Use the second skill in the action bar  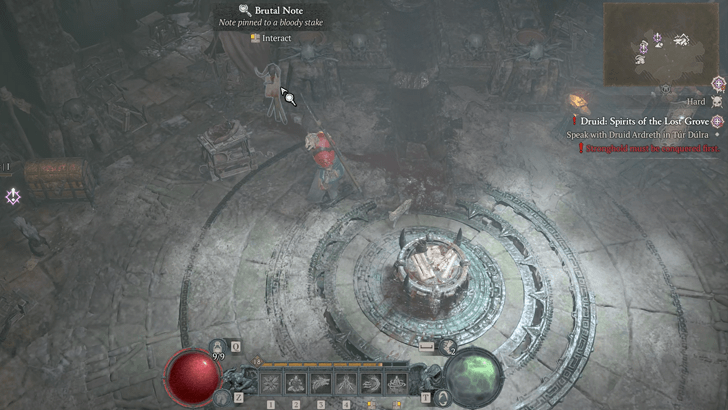coord(296,382)
